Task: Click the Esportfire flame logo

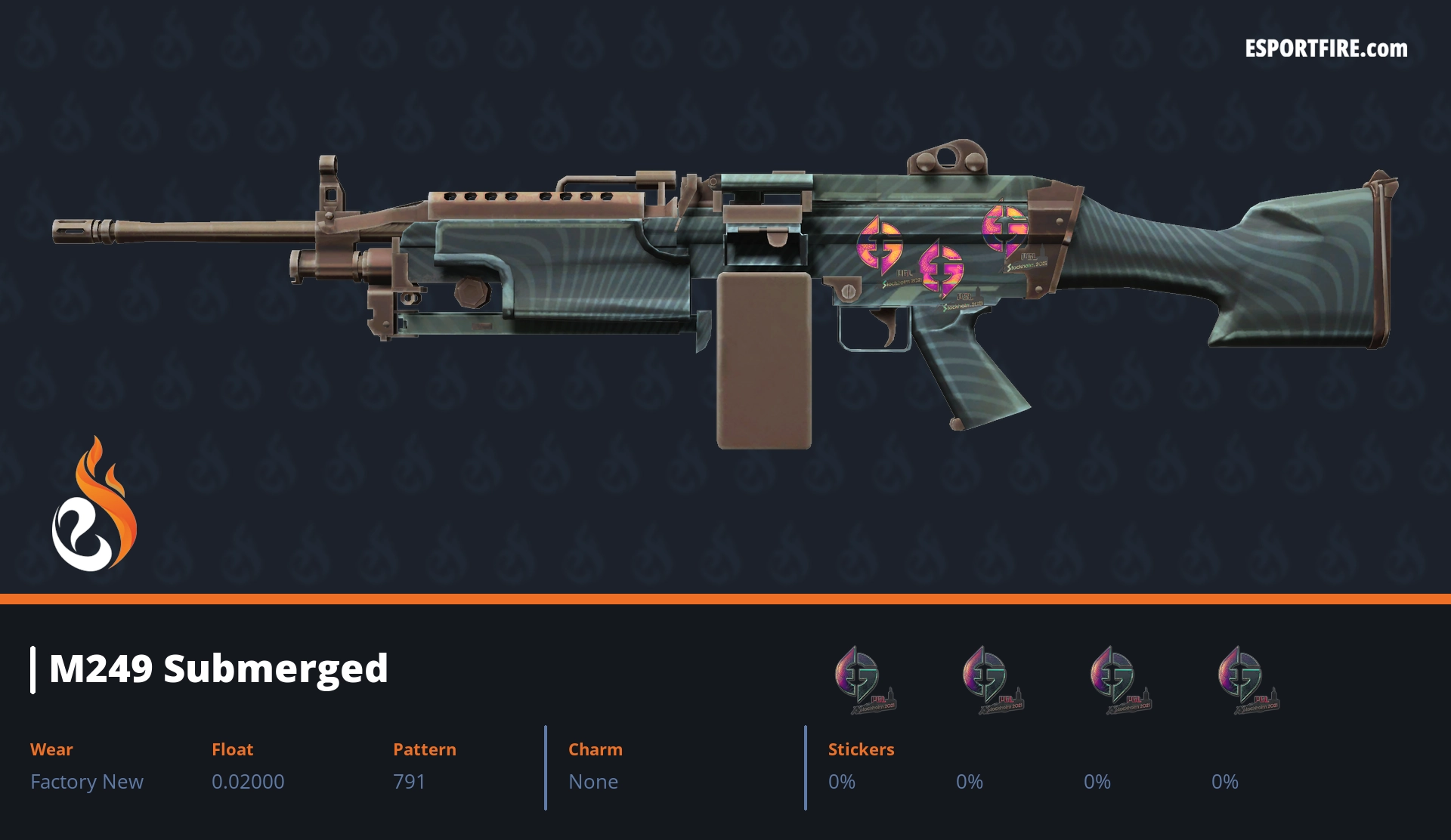Action: click(94, 505)
